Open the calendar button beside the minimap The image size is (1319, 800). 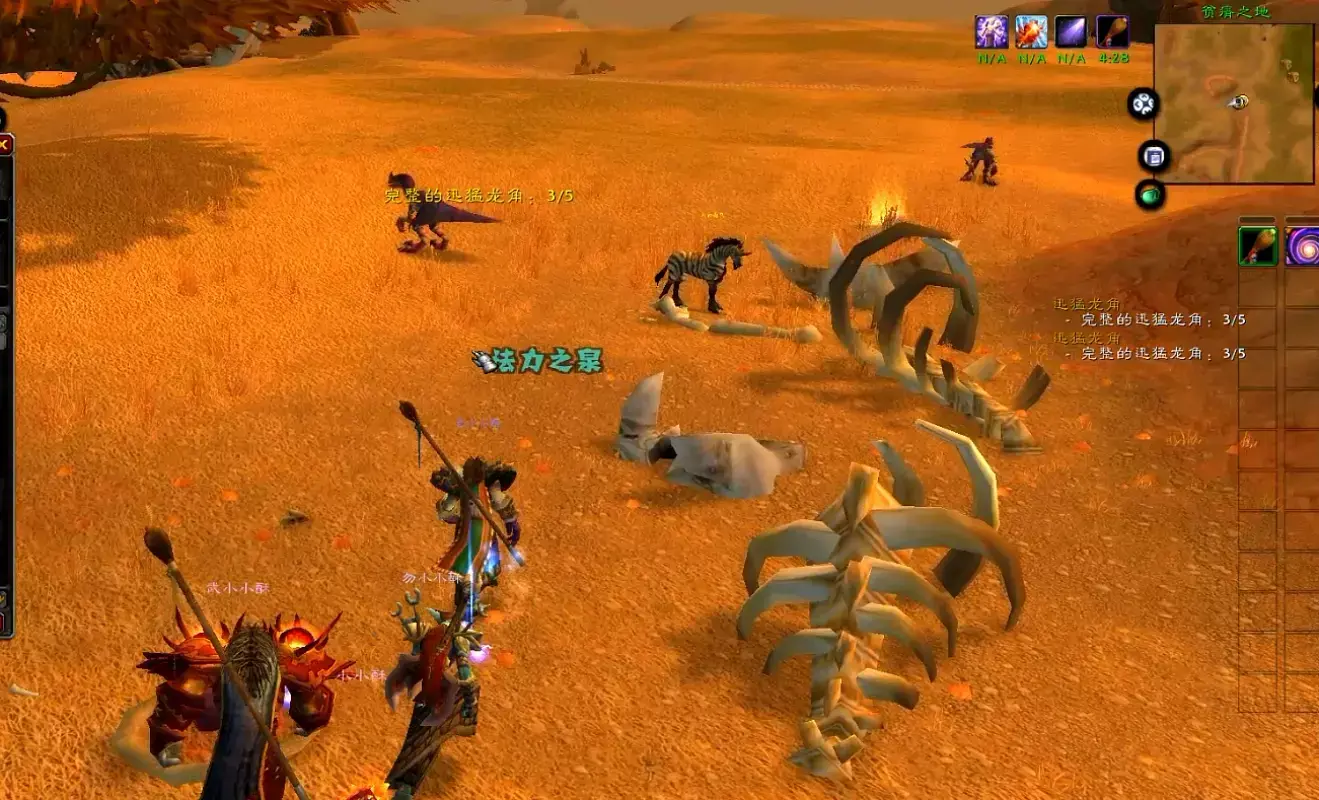click(1154, 156)
